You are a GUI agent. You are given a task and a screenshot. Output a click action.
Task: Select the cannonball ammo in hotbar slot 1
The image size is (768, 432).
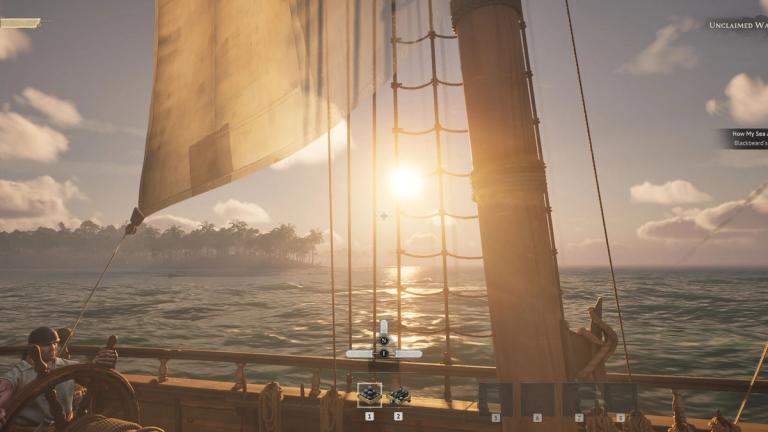369,396
